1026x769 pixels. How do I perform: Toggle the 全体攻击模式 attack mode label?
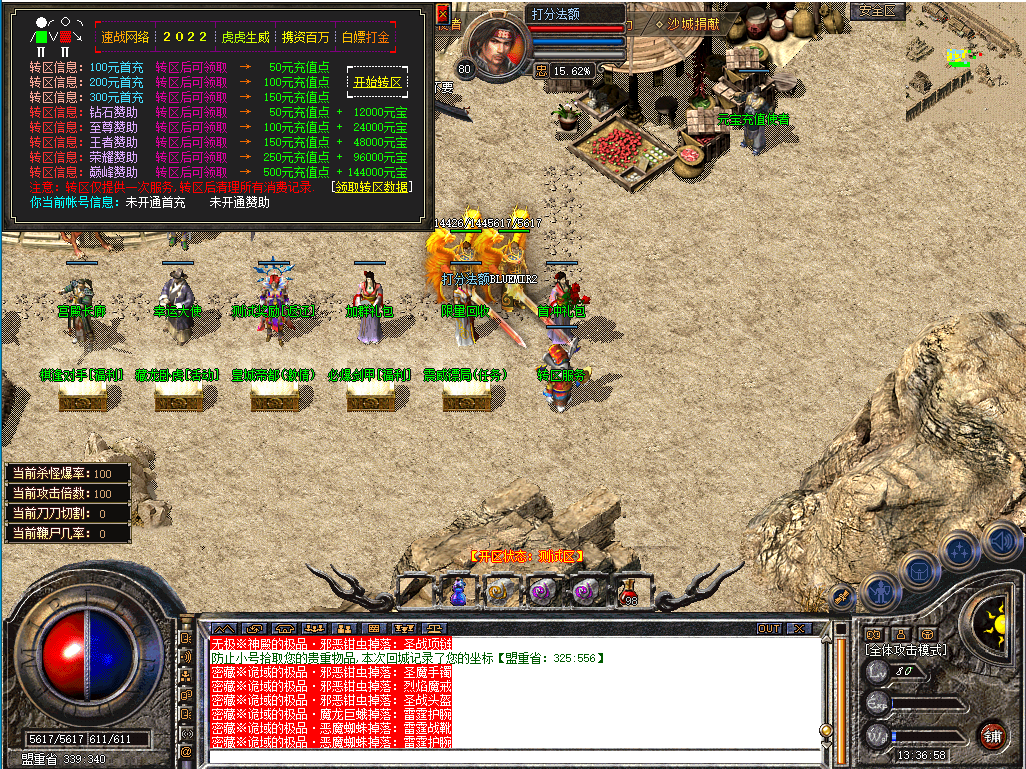pos(906,650)
